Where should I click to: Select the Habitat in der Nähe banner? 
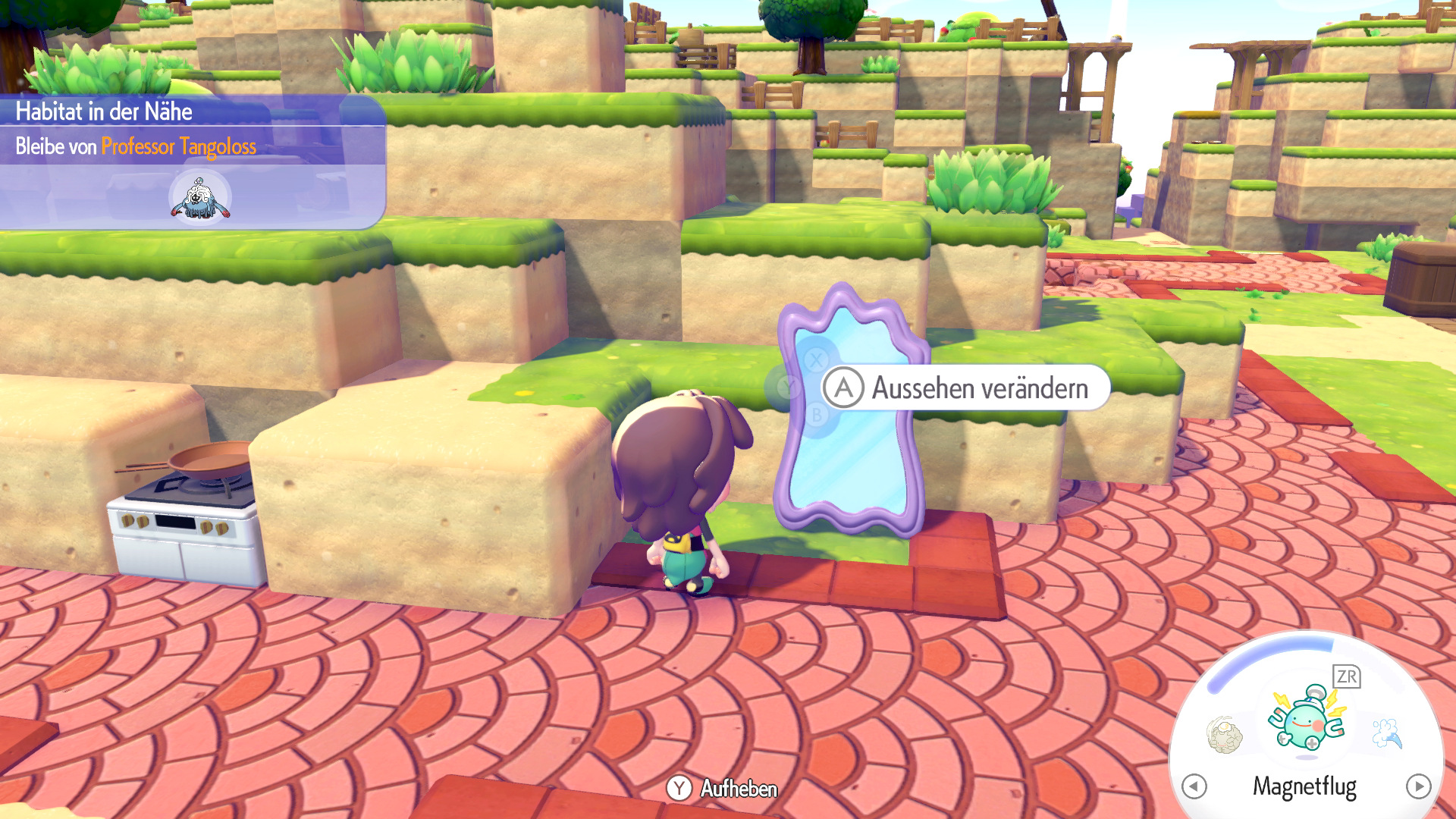(x=106, y=111)
